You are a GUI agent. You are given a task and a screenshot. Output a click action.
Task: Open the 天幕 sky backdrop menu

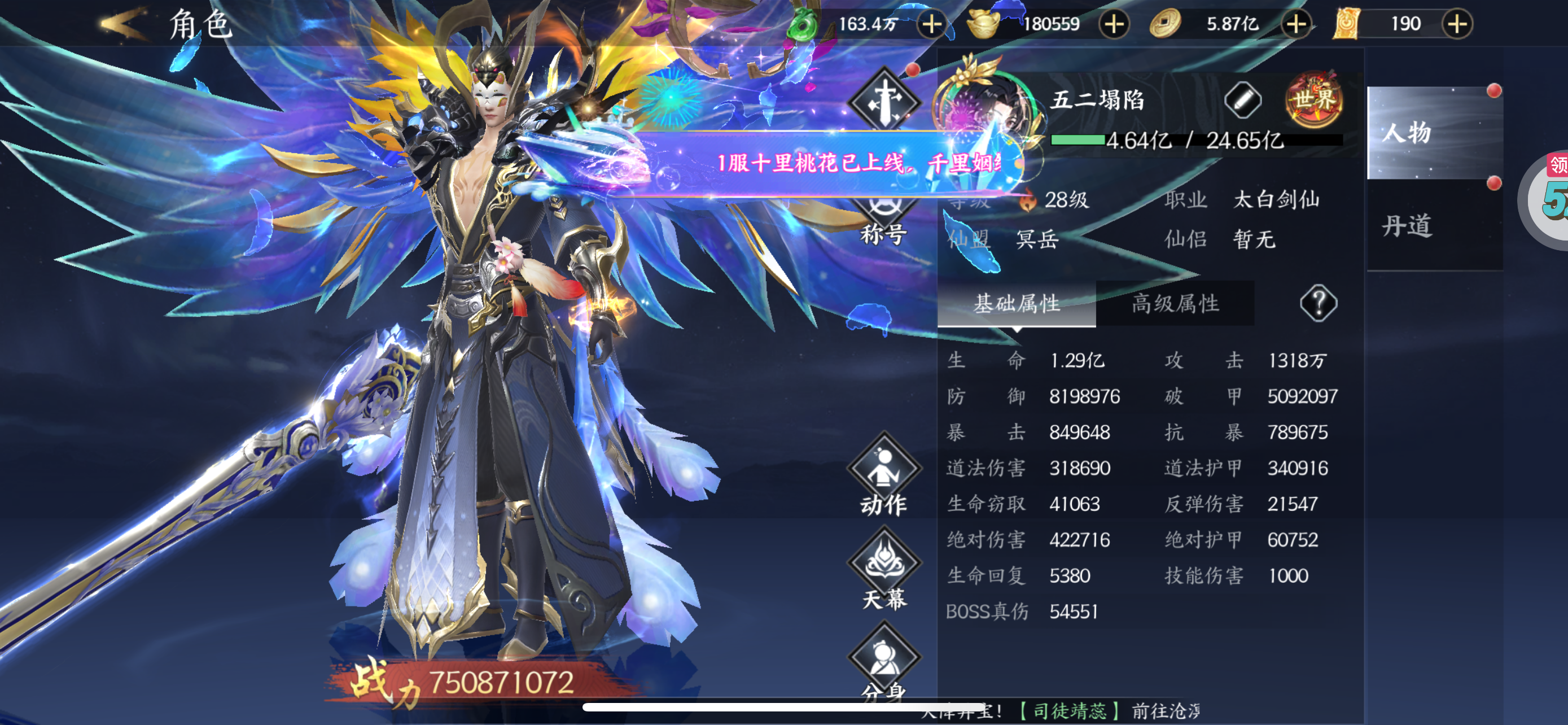click(x=883, y=572)
